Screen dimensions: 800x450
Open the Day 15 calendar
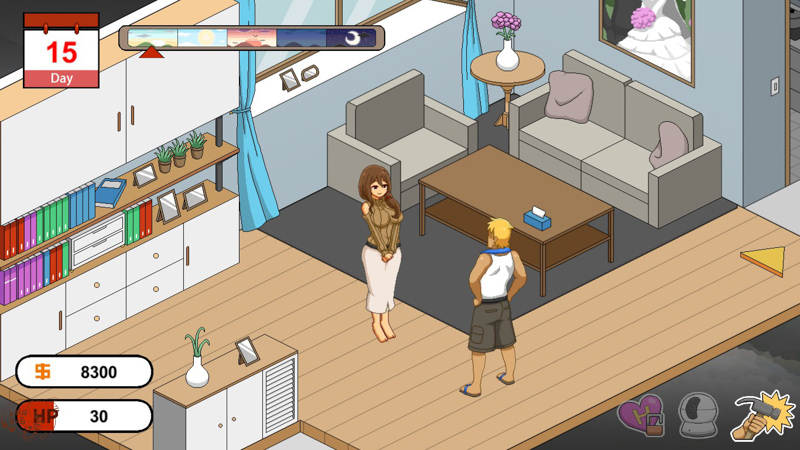pos(61,50)
